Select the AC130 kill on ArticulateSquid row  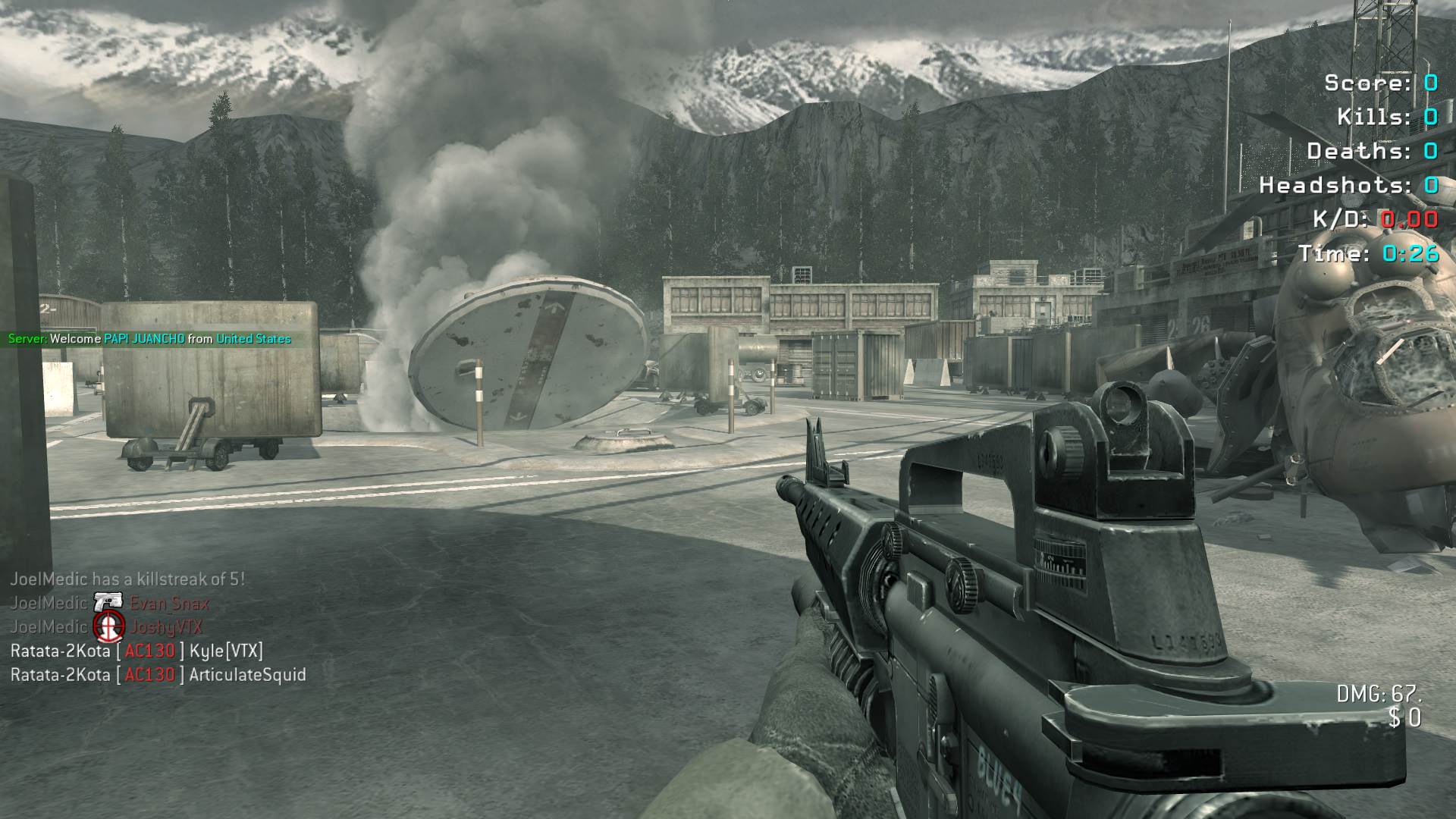(158, 675)
